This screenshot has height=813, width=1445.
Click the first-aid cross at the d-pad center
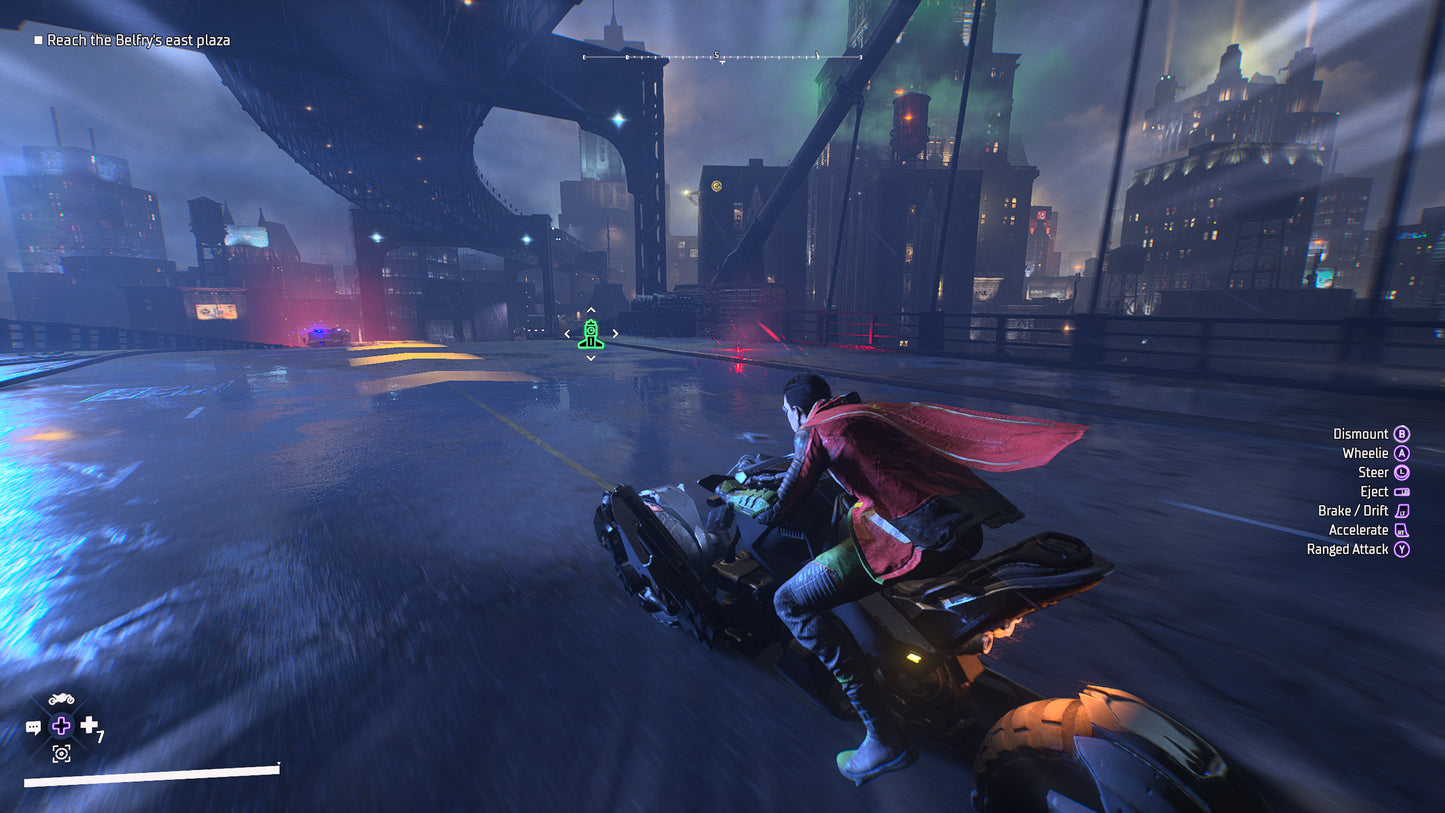click(x=61, y=725)
